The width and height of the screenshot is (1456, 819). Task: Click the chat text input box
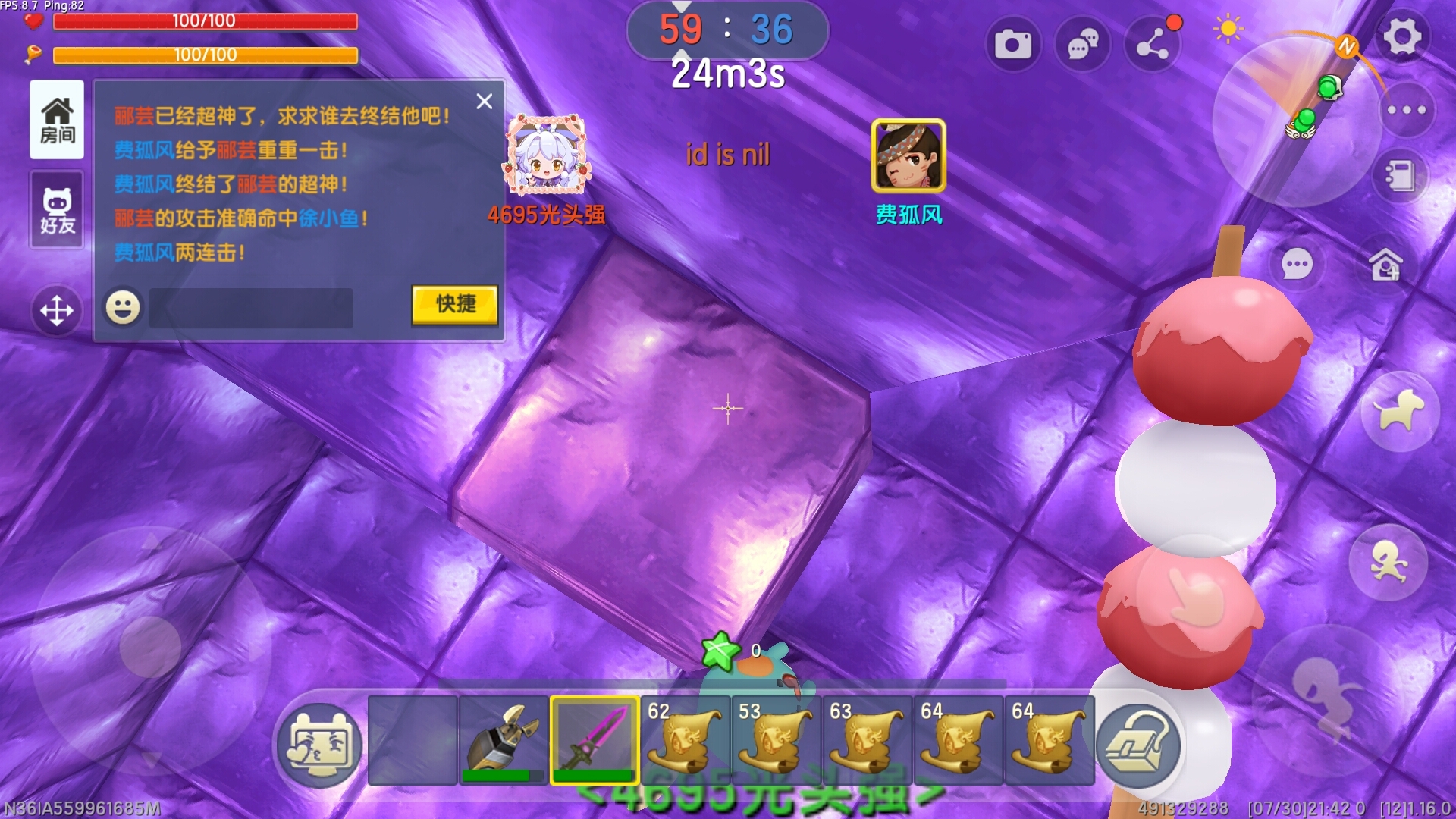[251, 308]
